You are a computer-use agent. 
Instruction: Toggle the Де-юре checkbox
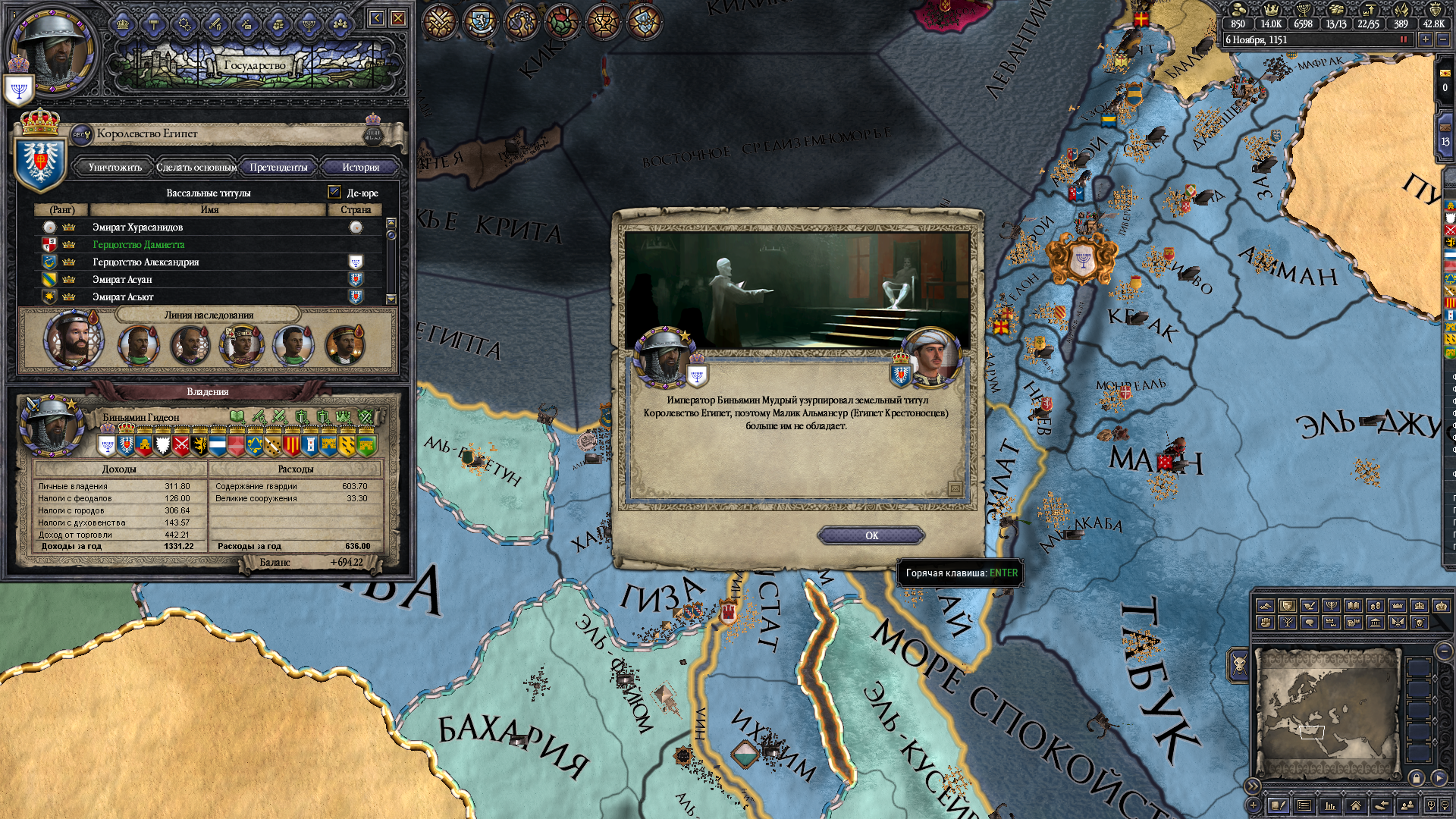point(334,192)
